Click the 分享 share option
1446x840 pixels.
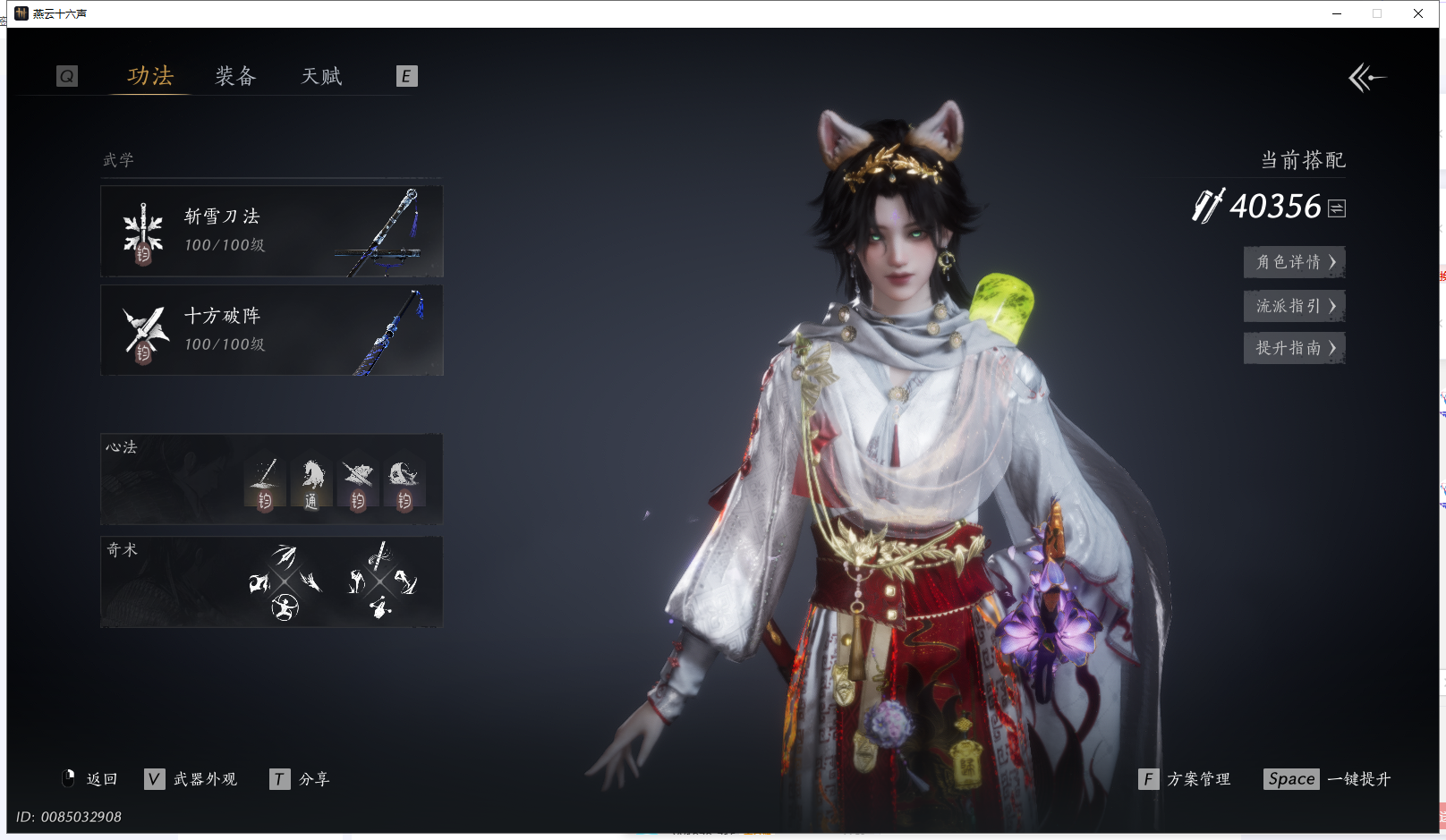click(x=301, y=779)
